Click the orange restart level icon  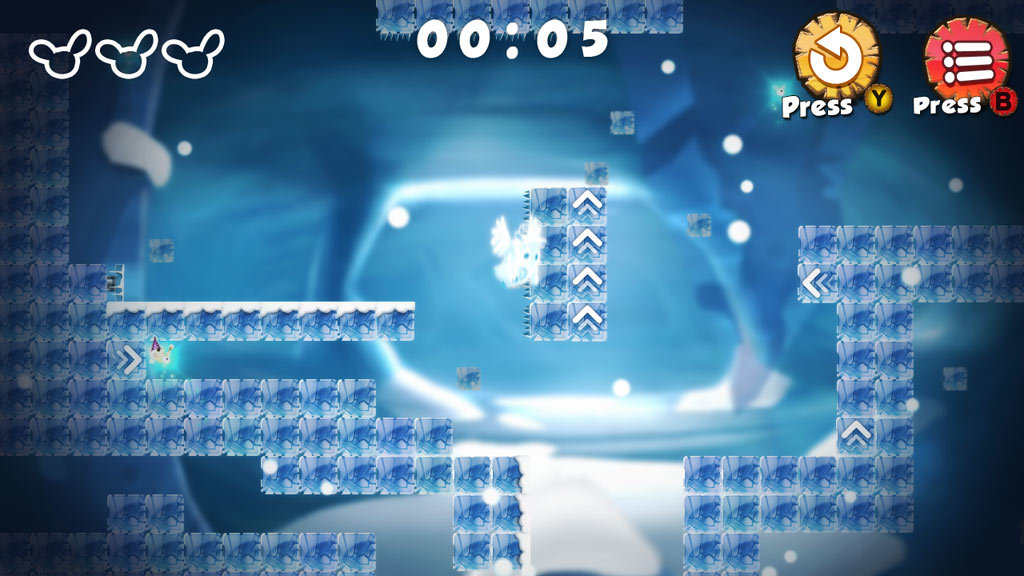[x=835, y=56]
